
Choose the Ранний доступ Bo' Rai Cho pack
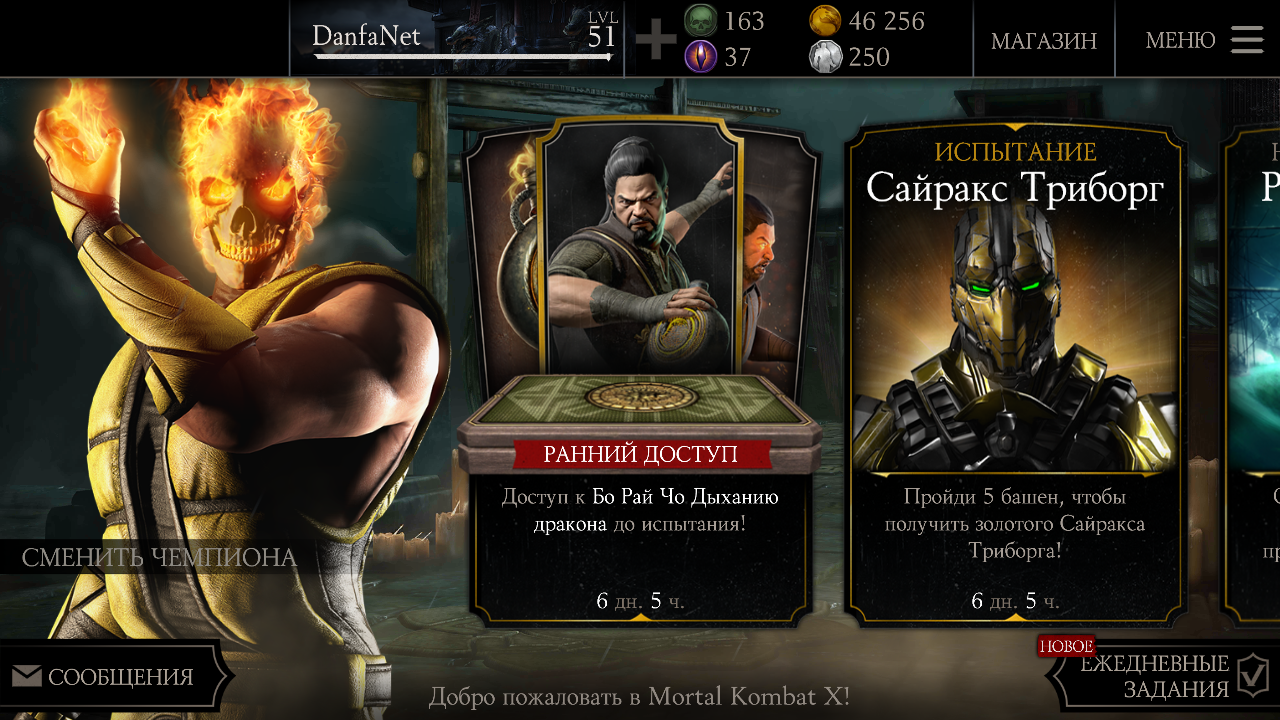coord(641,370)
